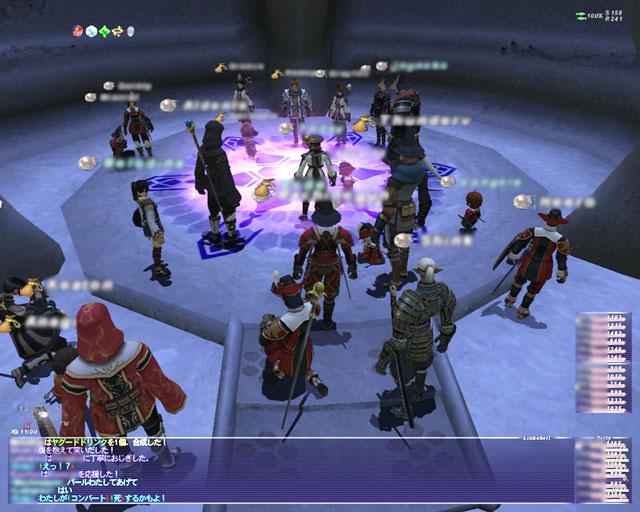The height and width of the screenshot is (512, 640).
Task: Select the white hexagonal crystal status icon
Action: (91, 31)
